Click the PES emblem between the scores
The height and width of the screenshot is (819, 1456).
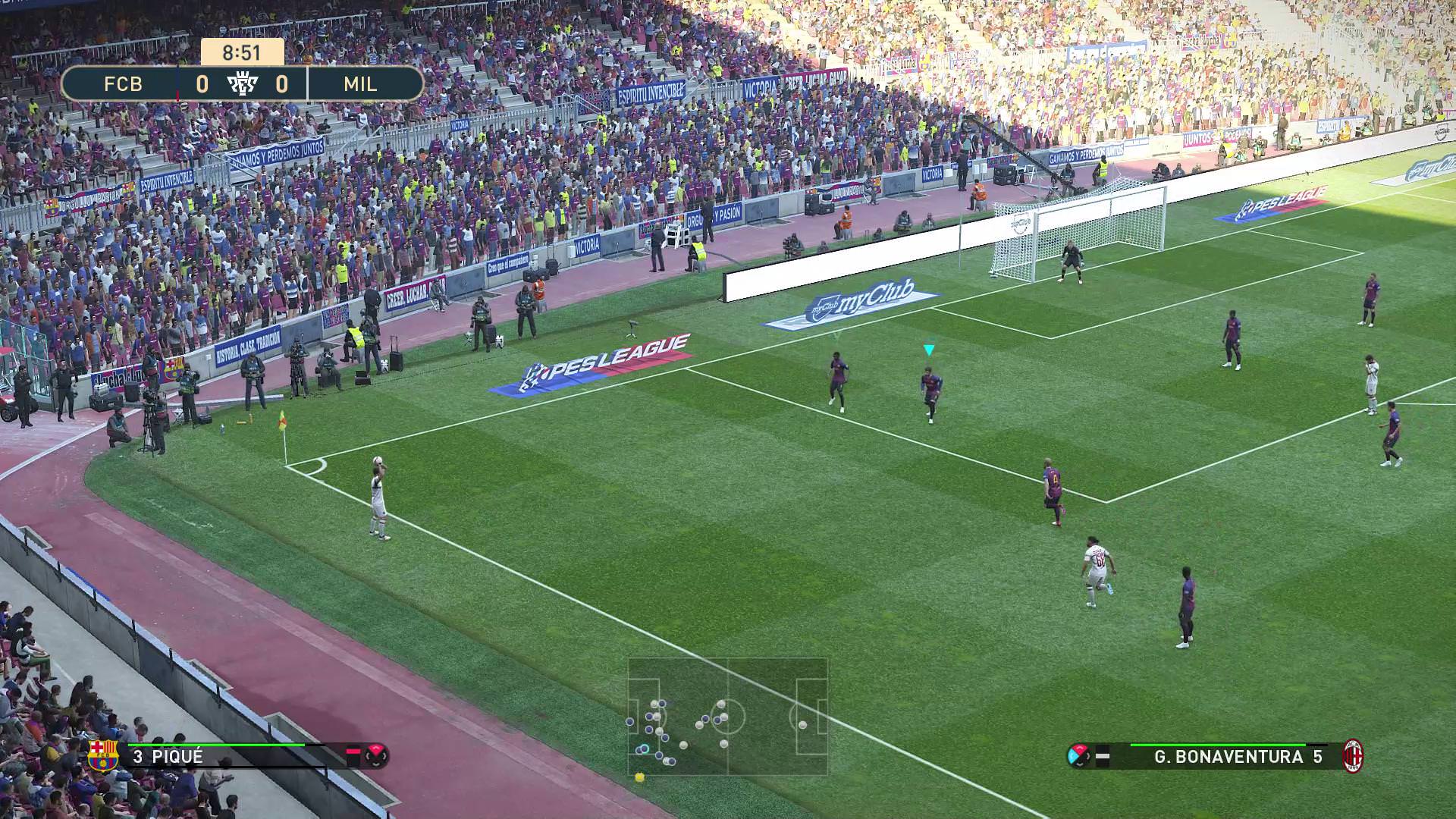[x=243, y=83]
